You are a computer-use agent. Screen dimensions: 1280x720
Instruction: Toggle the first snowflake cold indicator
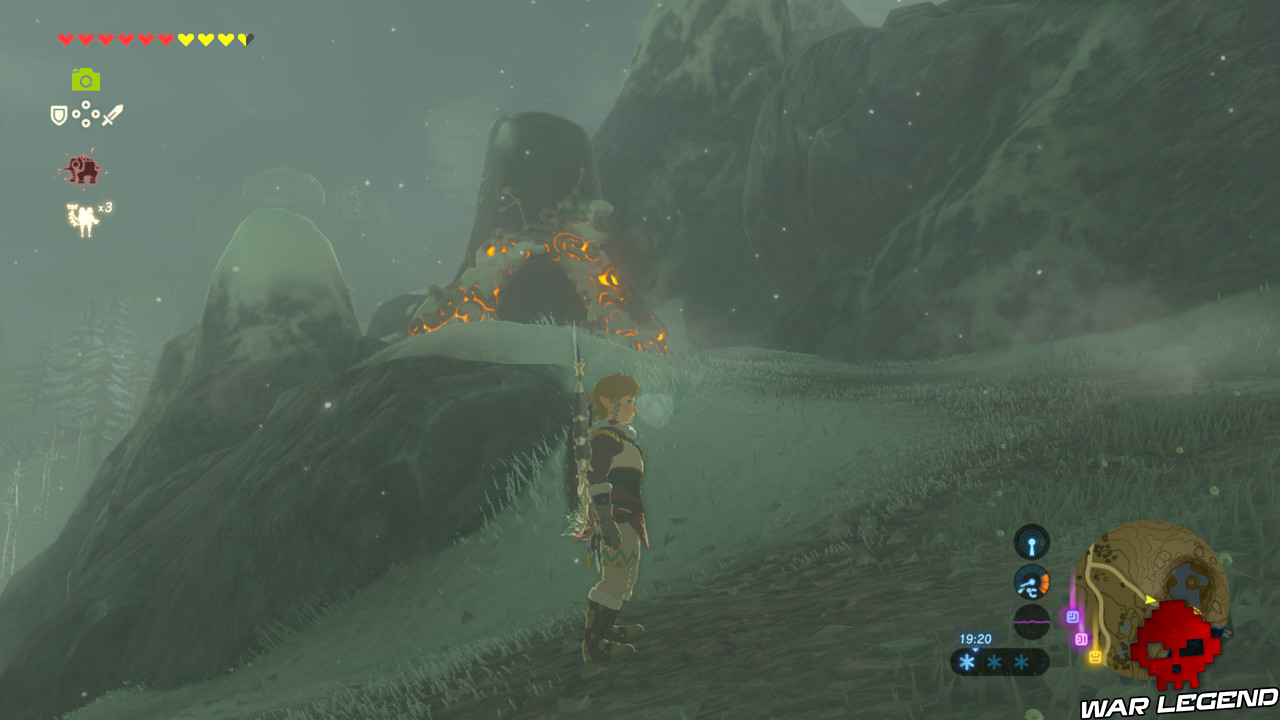pyautogui.click(x=966, y=660)
